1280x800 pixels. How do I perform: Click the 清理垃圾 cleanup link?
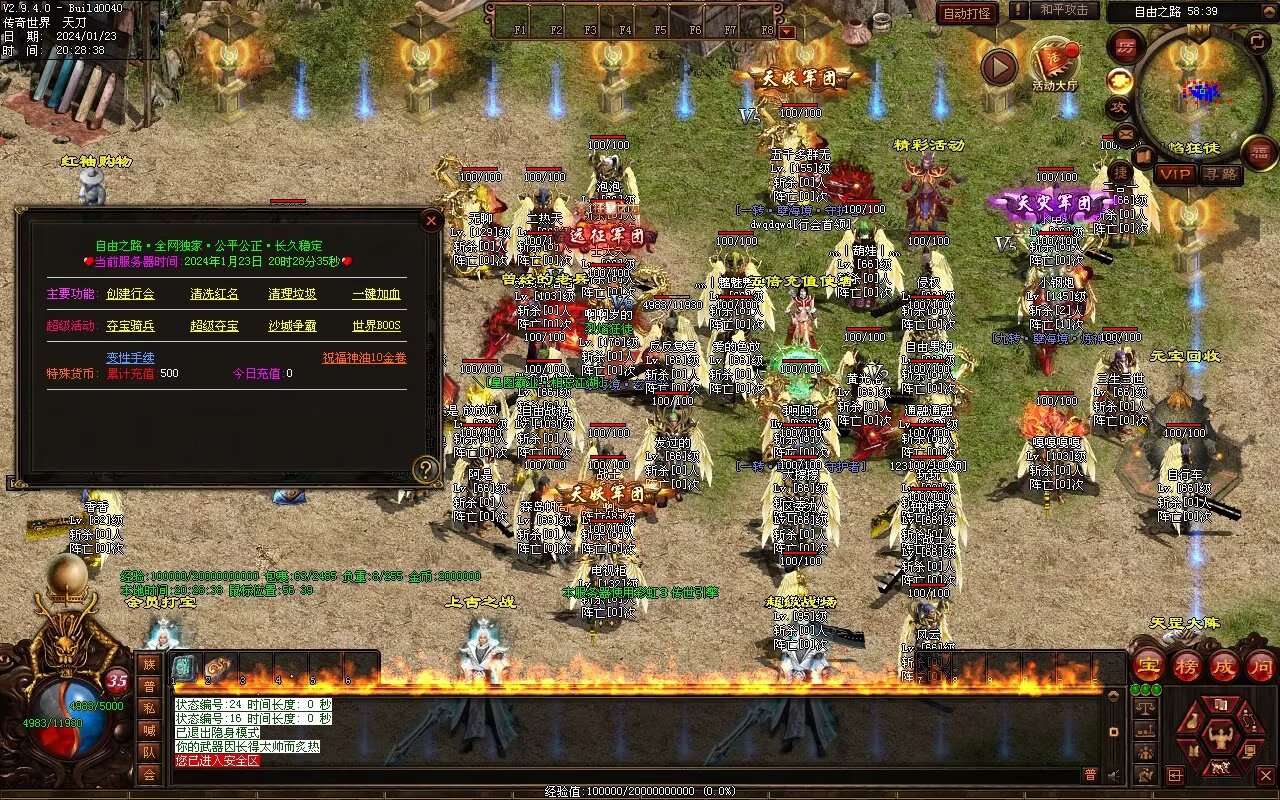[x=292, y=294]
